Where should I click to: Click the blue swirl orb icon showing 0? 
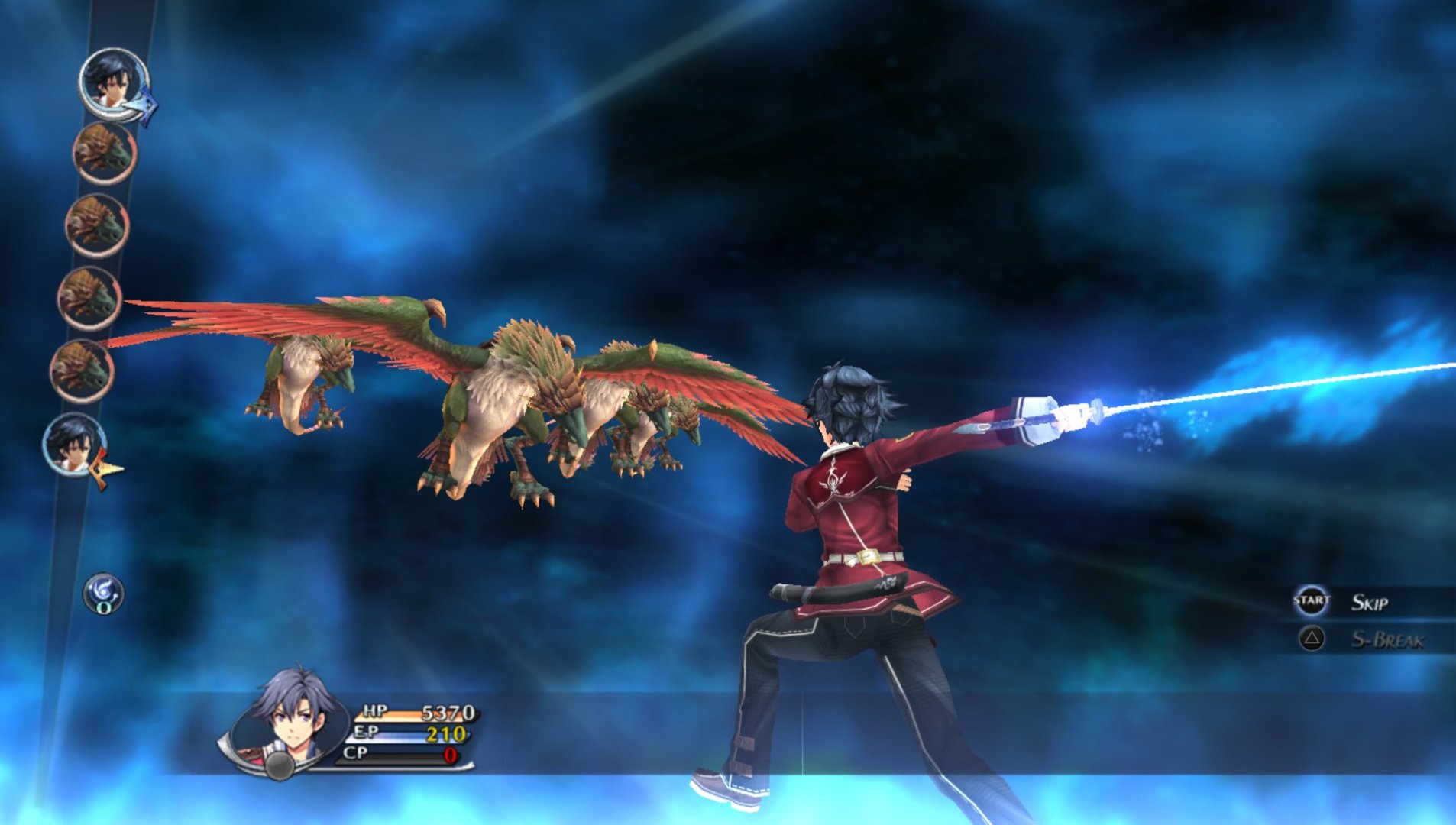tap(103, 594)
